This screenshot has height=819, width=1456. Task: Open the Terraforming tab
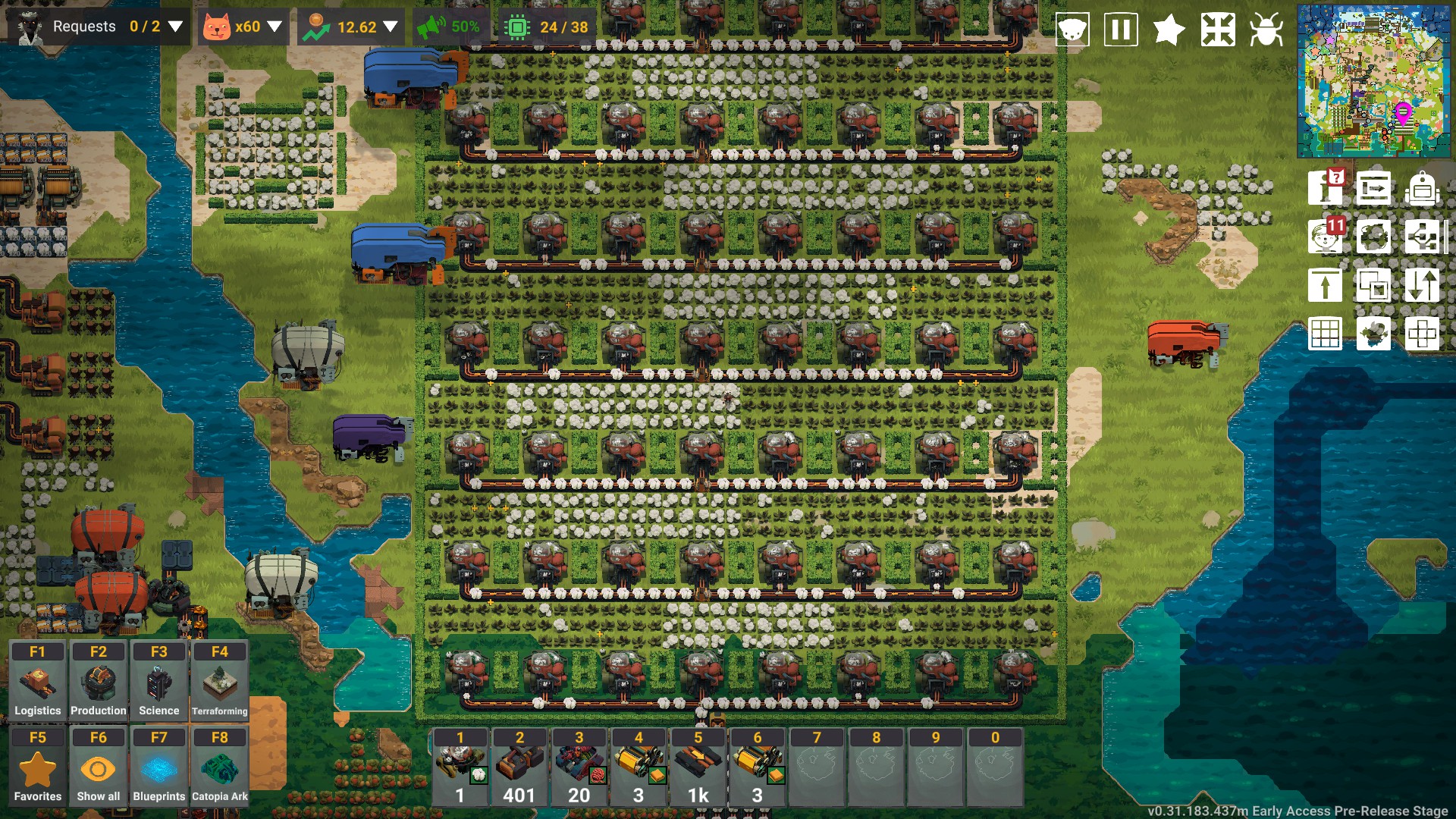pos(219,680)
